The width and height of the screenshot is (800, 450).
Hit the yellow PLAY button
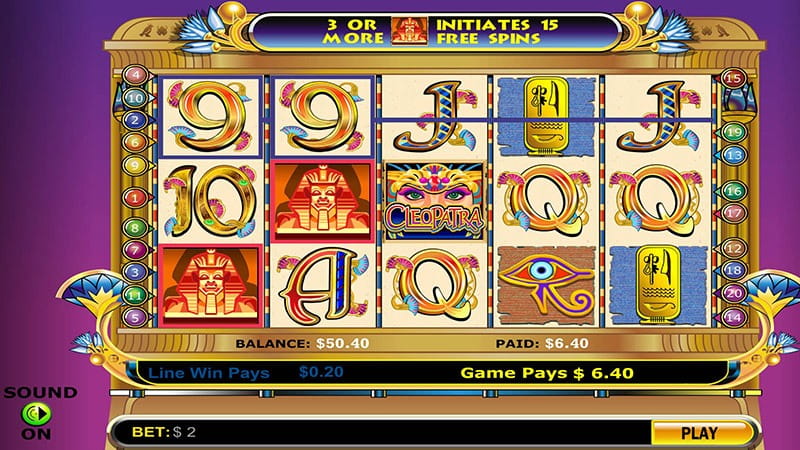(699, 433)
